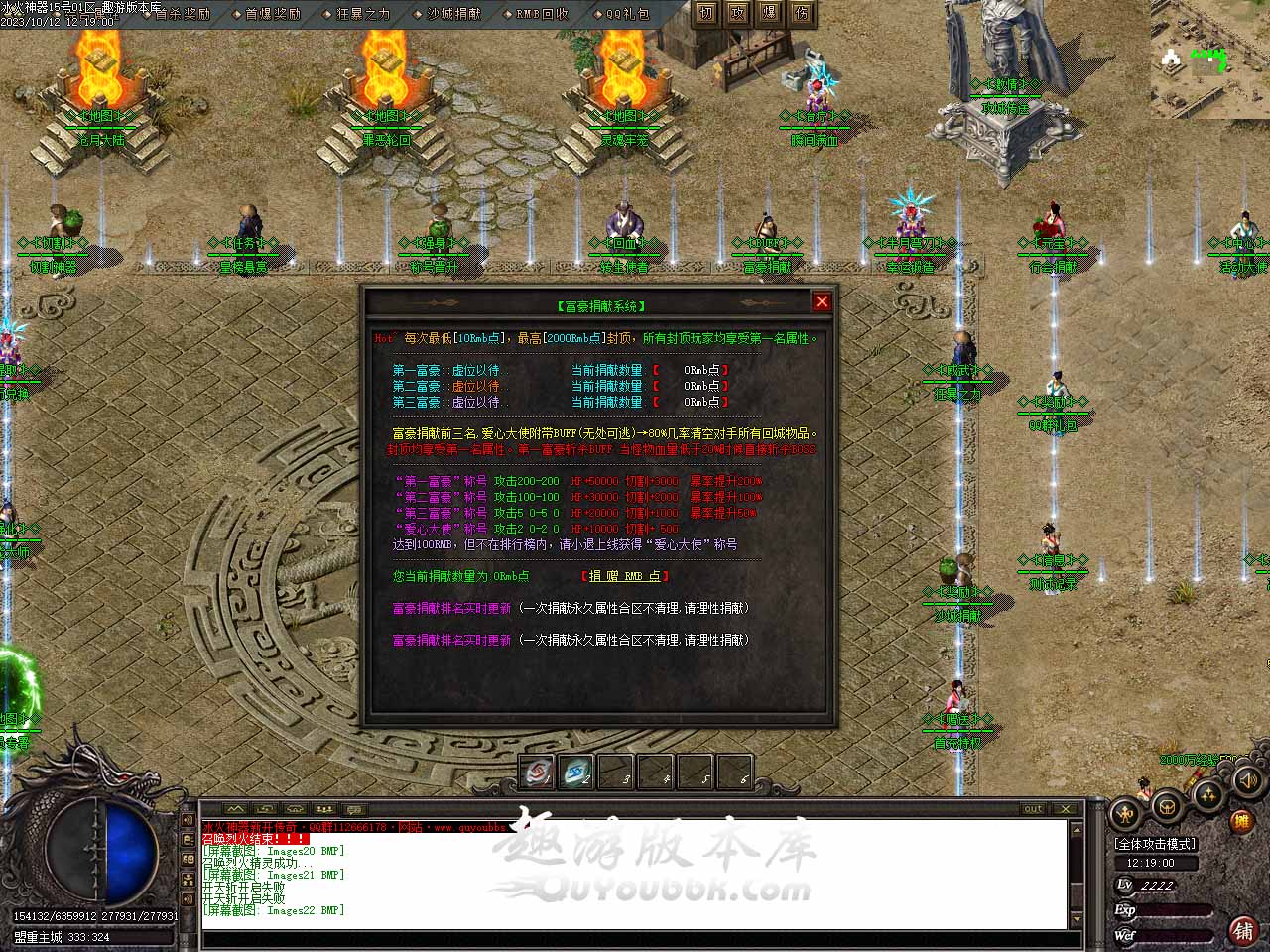Open the 首杀奖励 menu
Viewport: 1270px width, 952px height.
coord(183,14)
